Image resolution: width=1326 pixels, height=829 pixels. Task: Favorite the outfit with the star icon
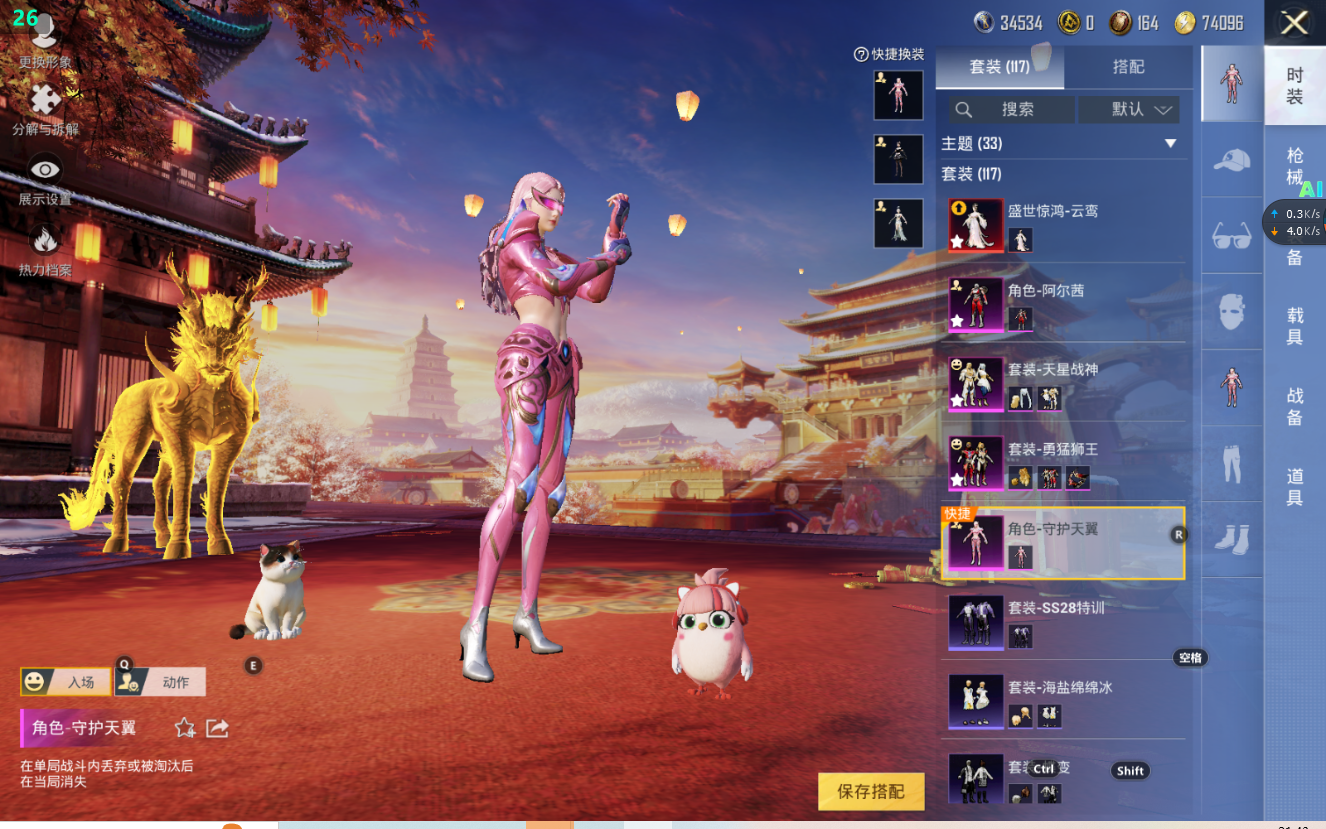click(x=185, y=728)
